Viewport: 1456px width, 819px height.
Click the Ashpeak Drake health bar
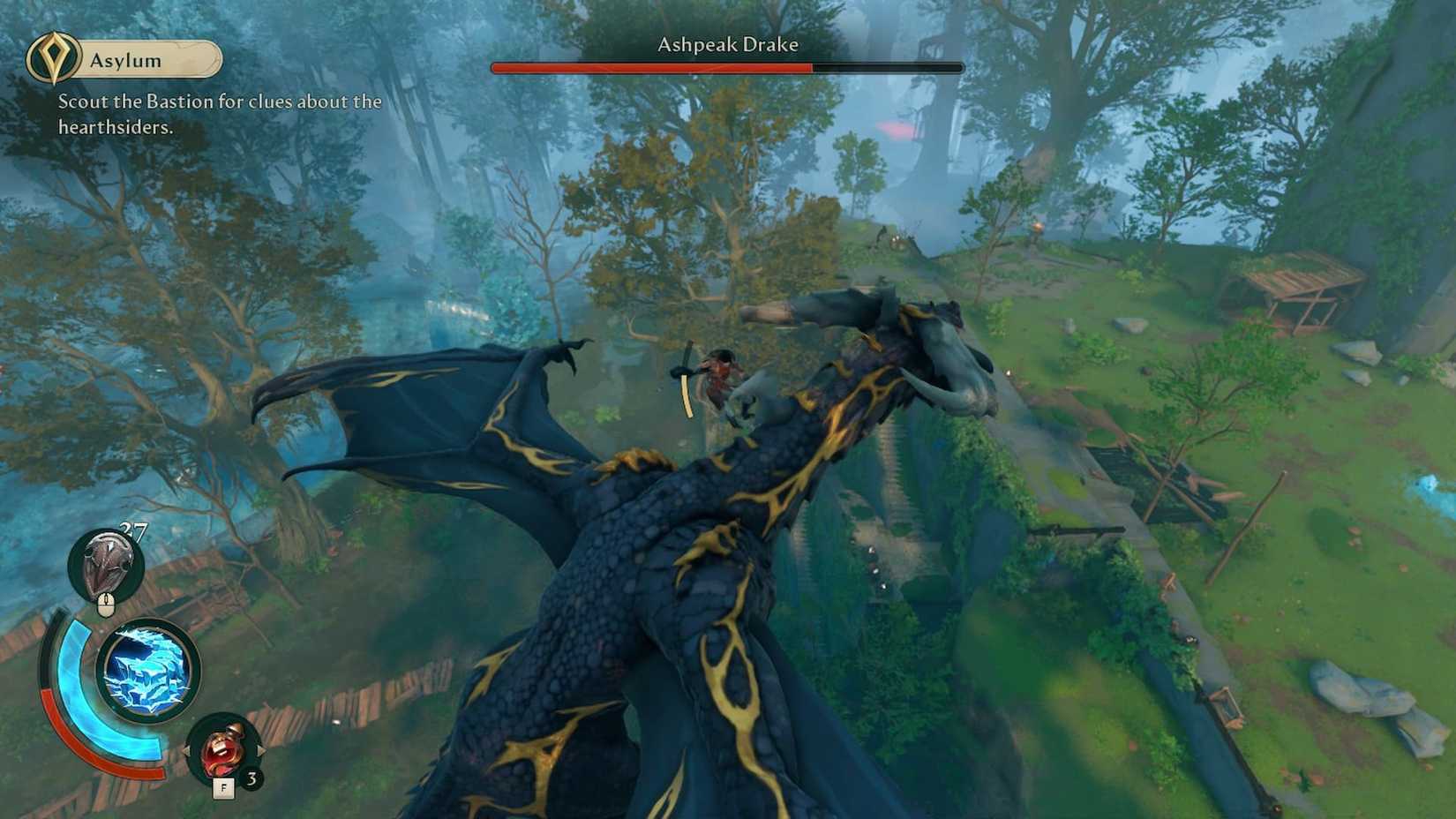725,66
